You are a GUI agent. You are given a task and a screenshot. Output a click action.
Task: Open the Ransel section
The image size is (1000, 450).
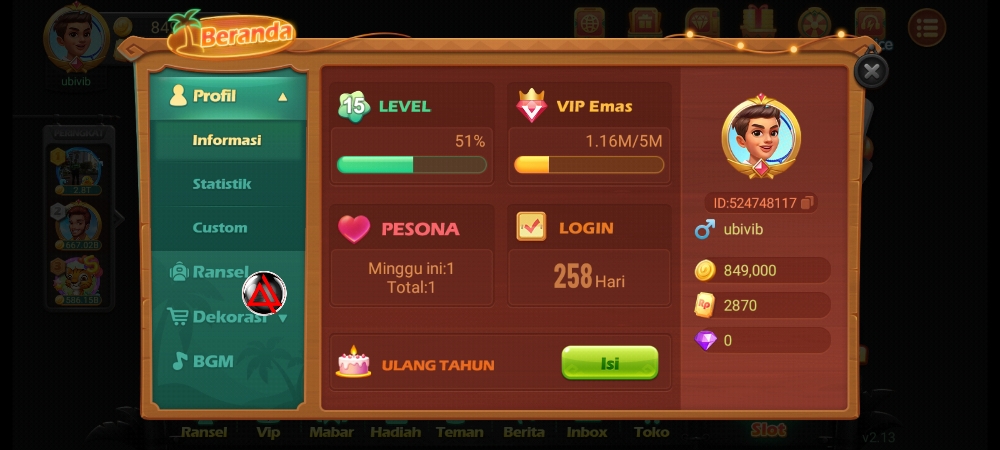(210, 272)
